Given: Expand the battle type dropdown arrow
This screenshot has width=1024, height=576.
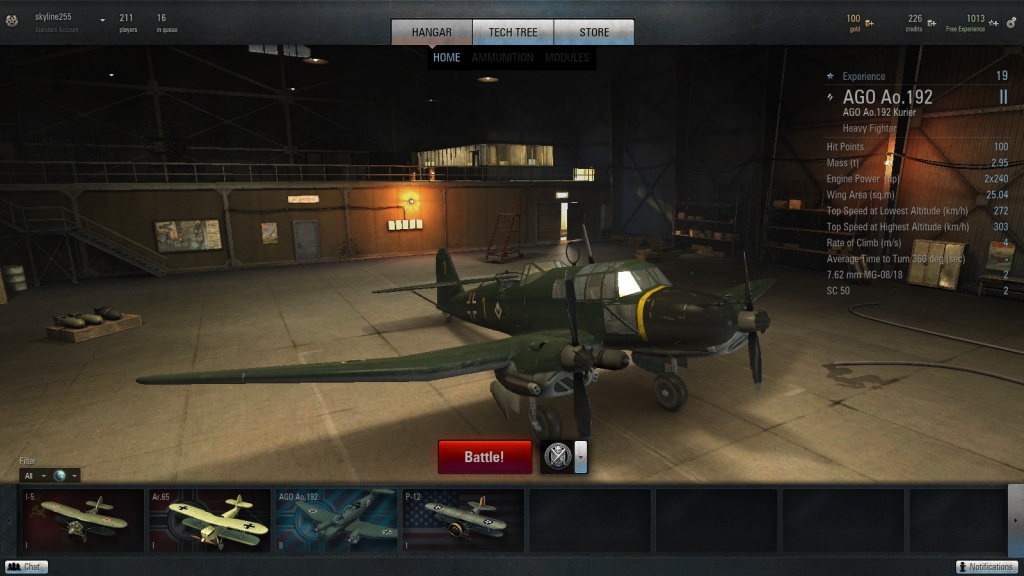Looking at the screenshot, I should pyautogui.click(x=581, y=457).
